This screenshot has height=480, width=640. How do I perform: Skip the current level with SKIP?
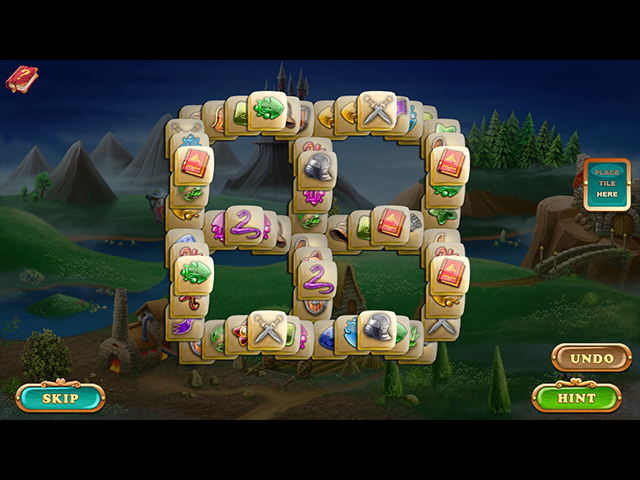(60, 398)
